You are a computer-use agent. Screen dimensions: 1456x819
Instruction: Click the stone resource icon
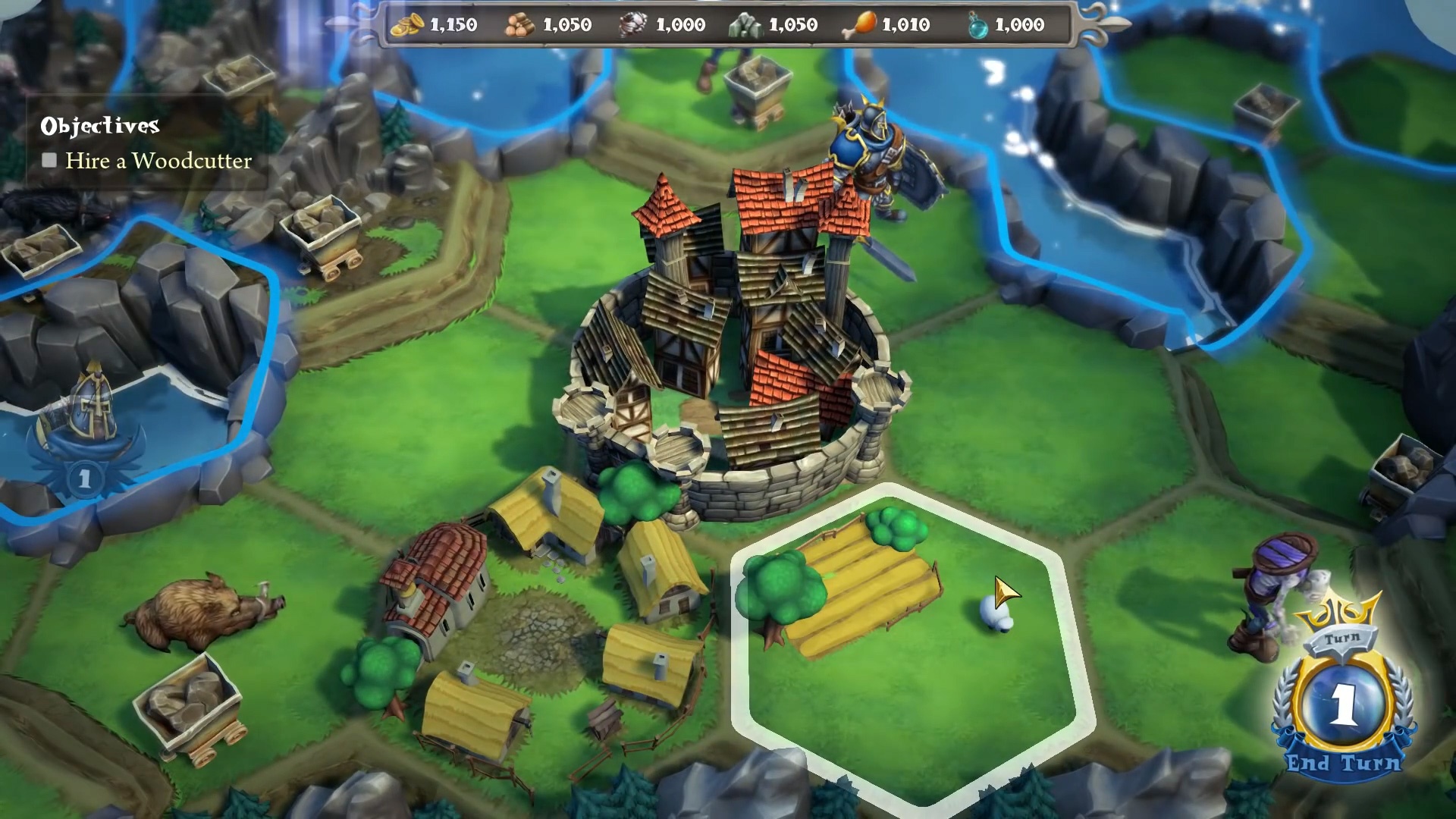[747, 24]
